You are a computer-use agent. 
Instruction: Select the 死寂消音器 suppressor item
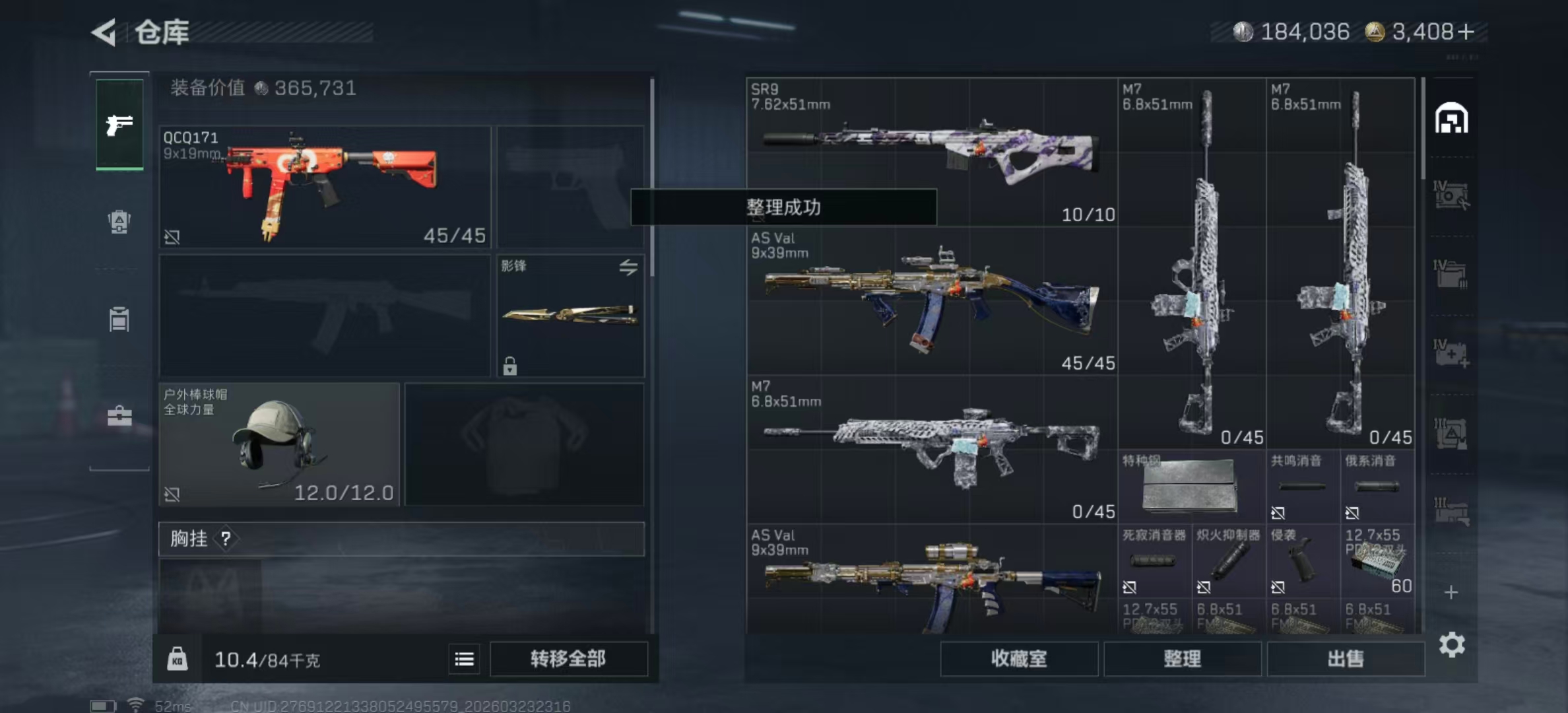pyautogui.click(x=1154, y=561)
